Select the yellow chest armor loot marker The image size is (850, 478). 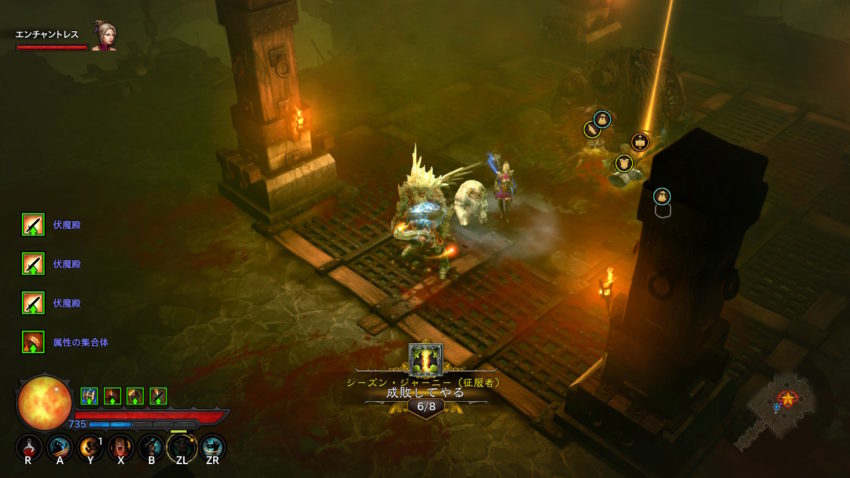click(x=624, y=163)
